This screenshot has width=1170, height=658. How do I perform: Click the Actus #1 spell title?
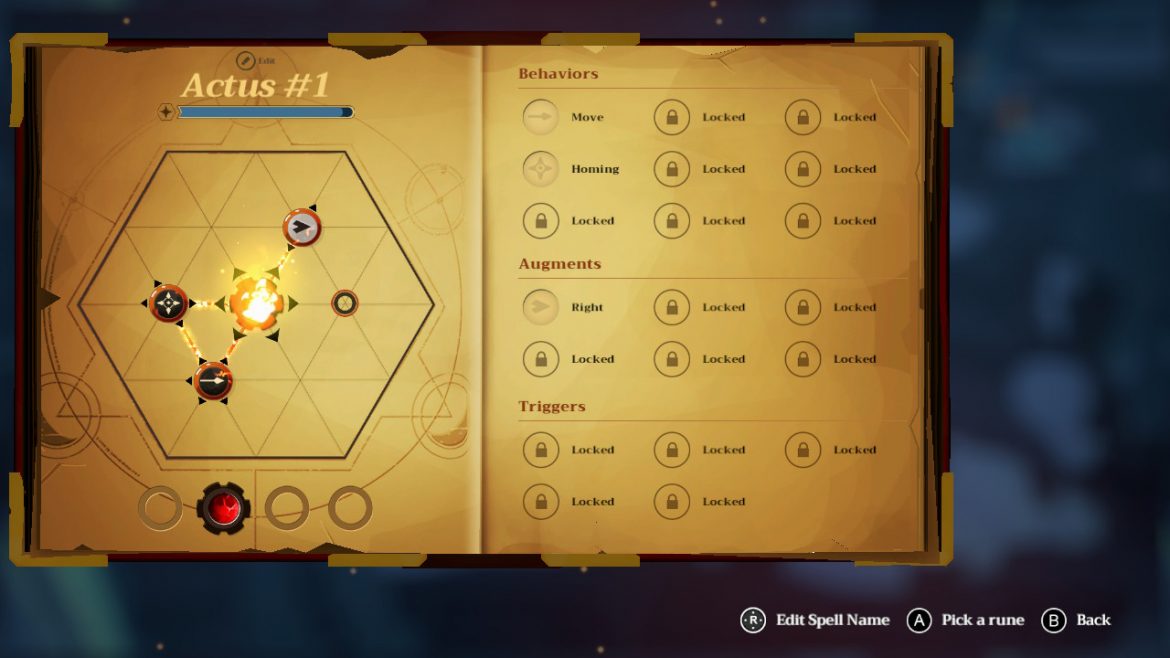click(x=255, y=86)
